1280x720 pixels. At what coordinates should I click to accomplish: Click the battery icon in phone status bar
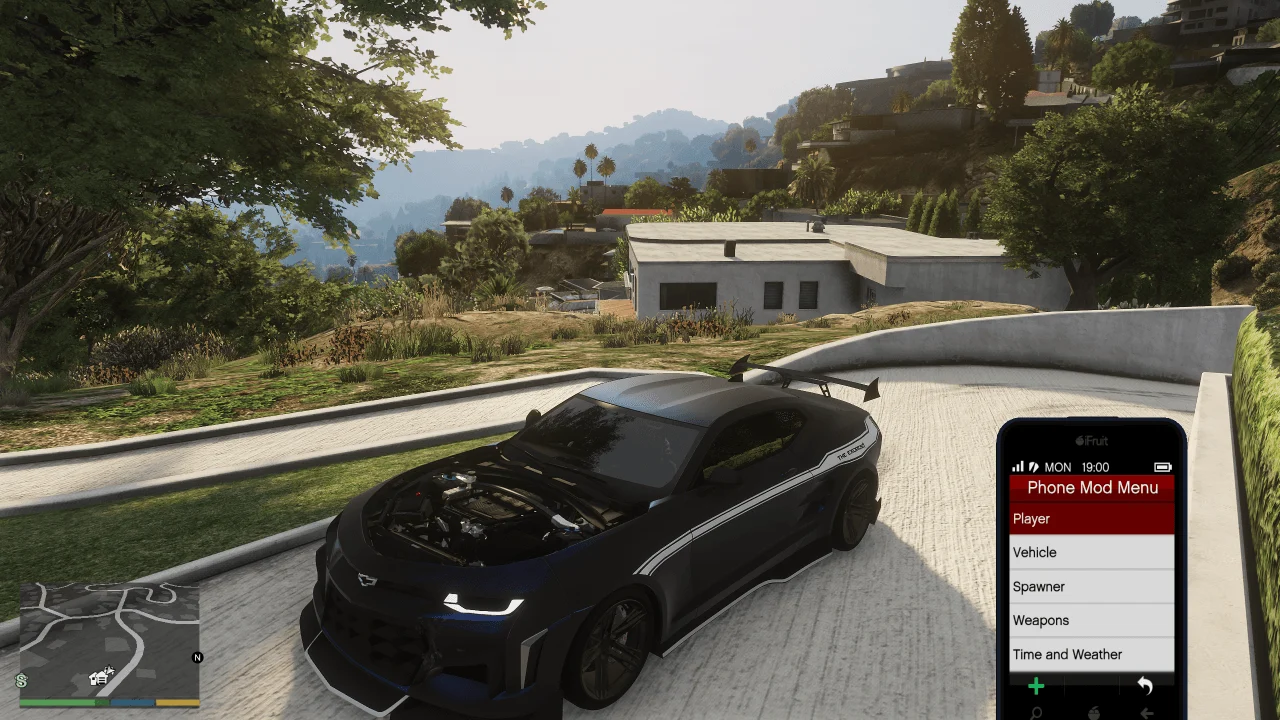pyautogui.click(x=1162, y=466)
